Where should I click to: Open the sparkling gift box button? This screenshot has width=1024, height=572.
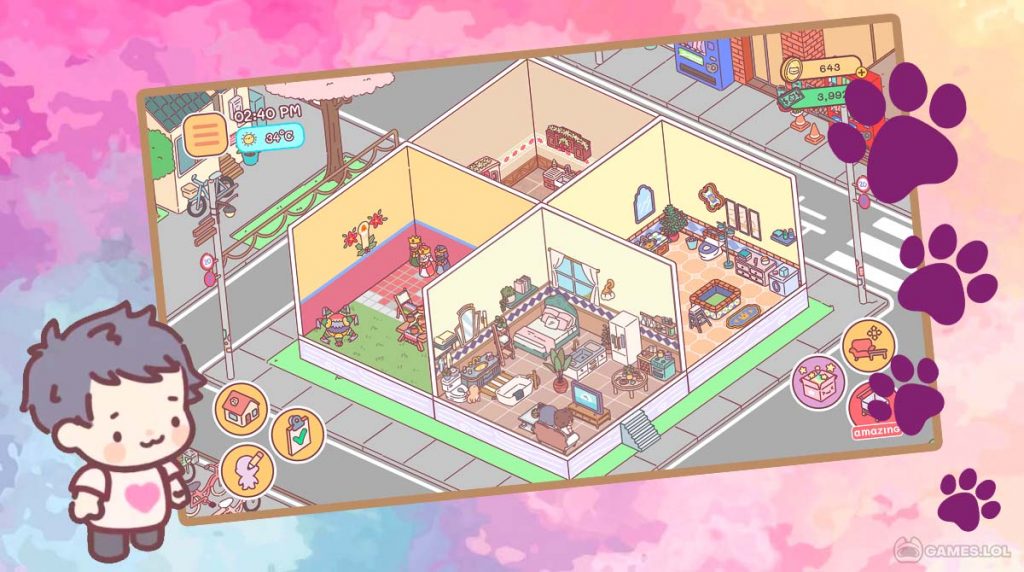pos(819,383)
